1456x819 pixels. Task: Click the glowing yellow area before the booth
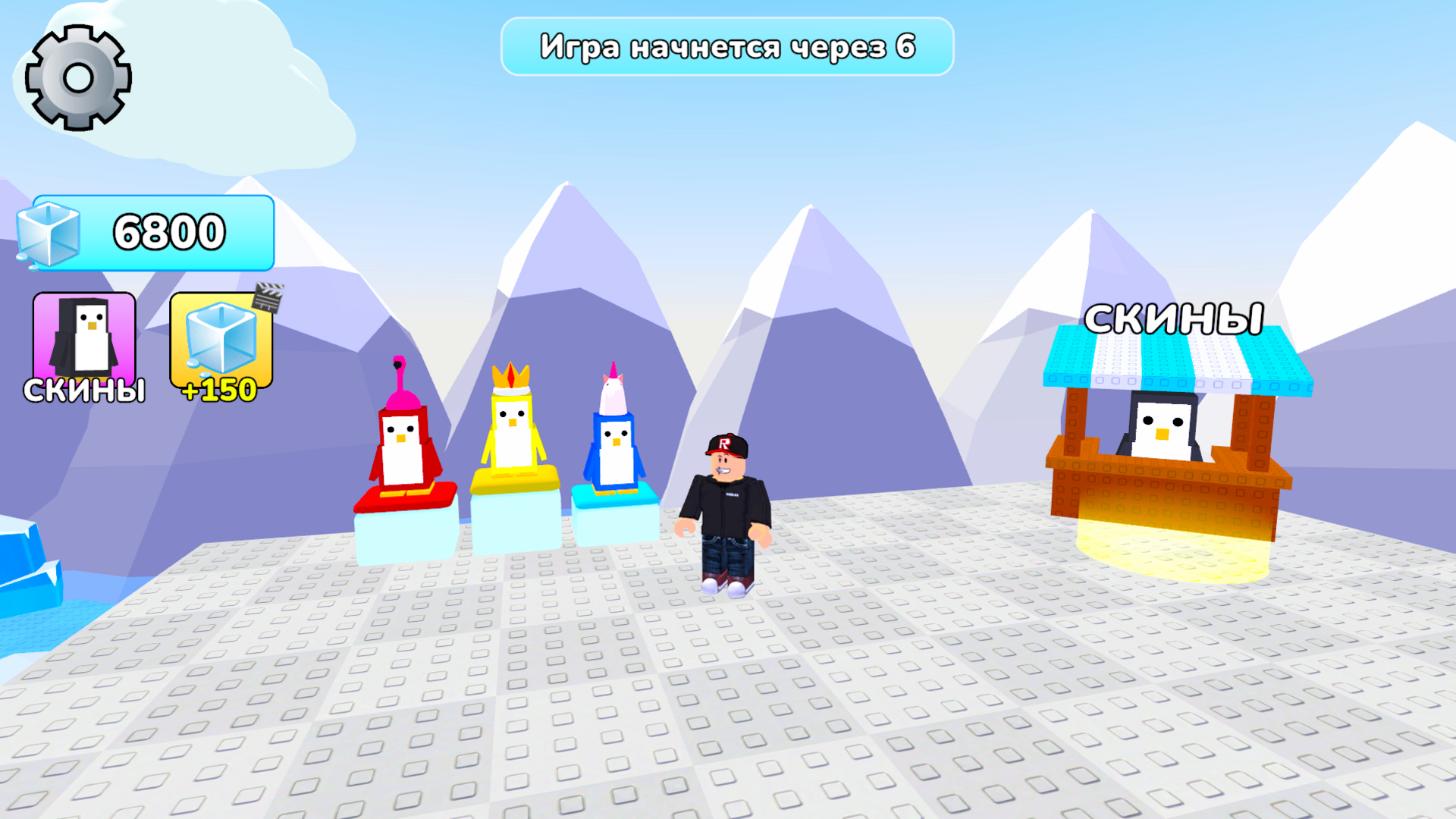[1172, 557]
